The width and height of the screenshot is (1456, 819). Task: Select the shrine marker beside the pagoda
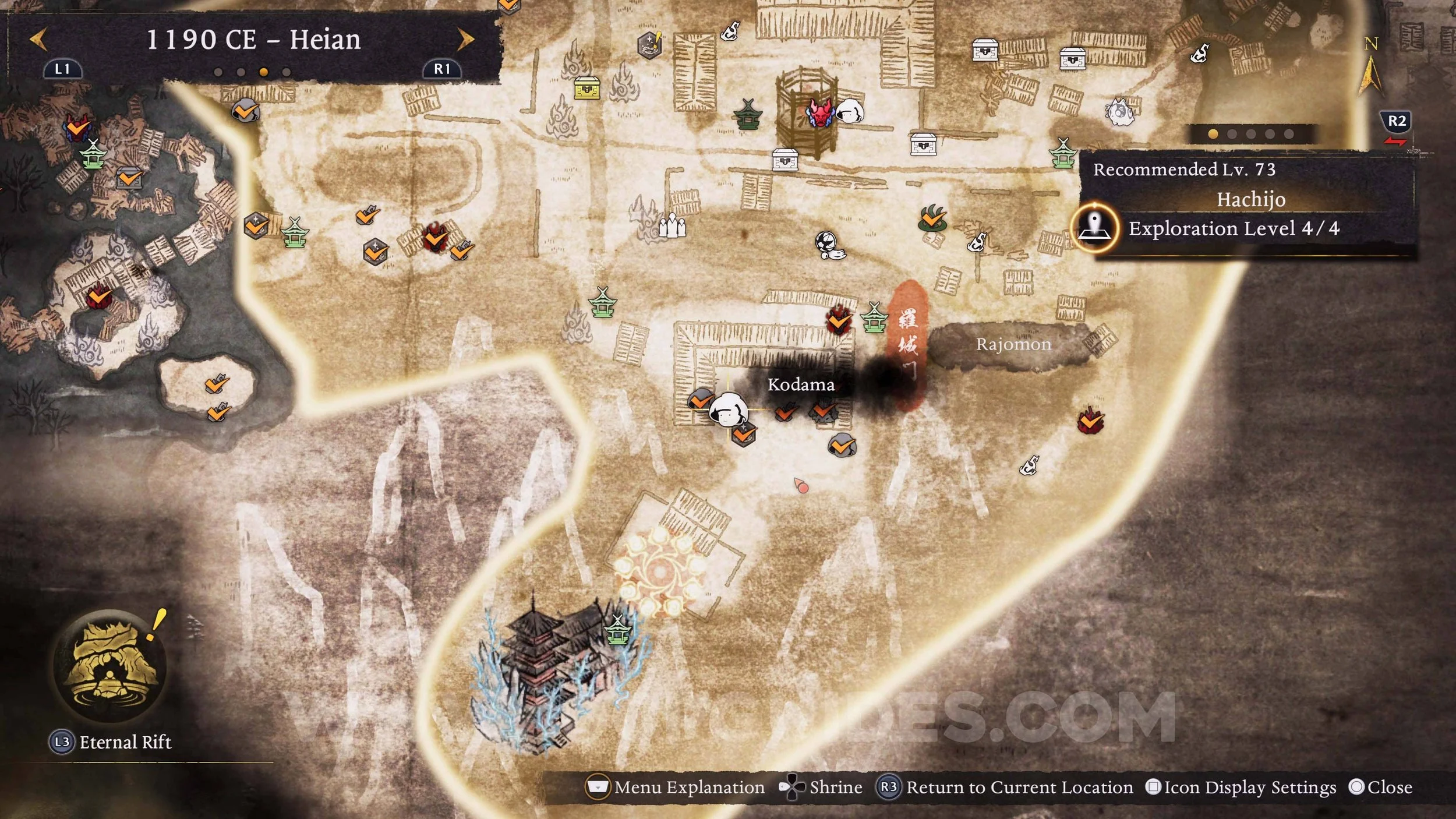(x=617, y=630)
